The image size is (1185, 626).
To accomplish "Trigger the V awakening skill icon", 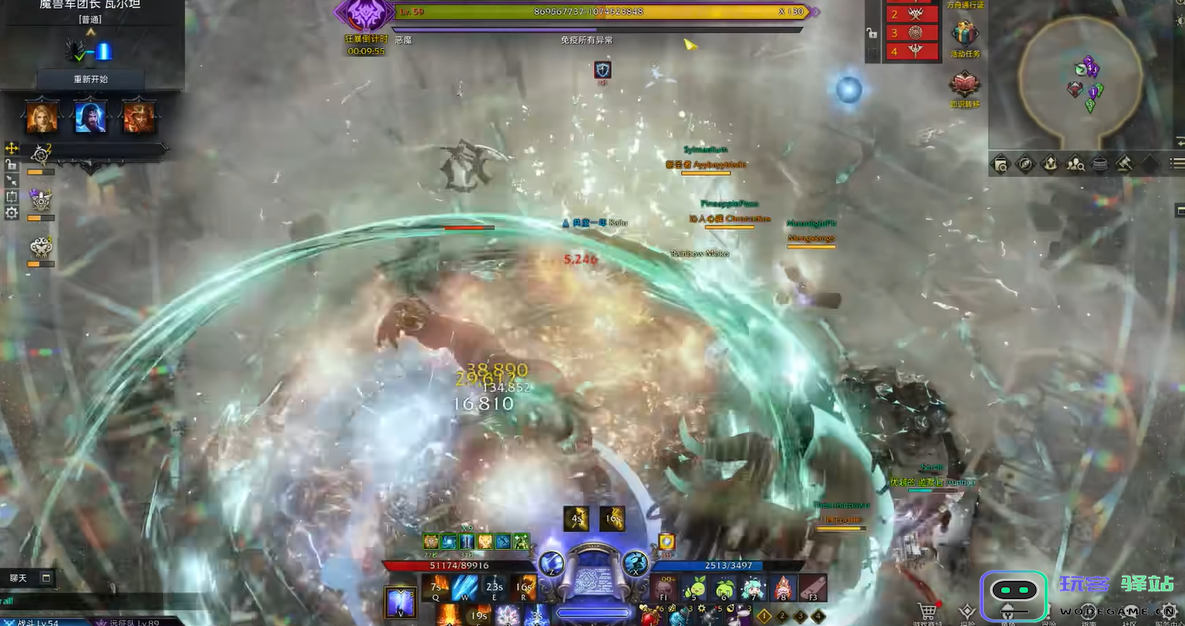I will (x=401, y=602).
